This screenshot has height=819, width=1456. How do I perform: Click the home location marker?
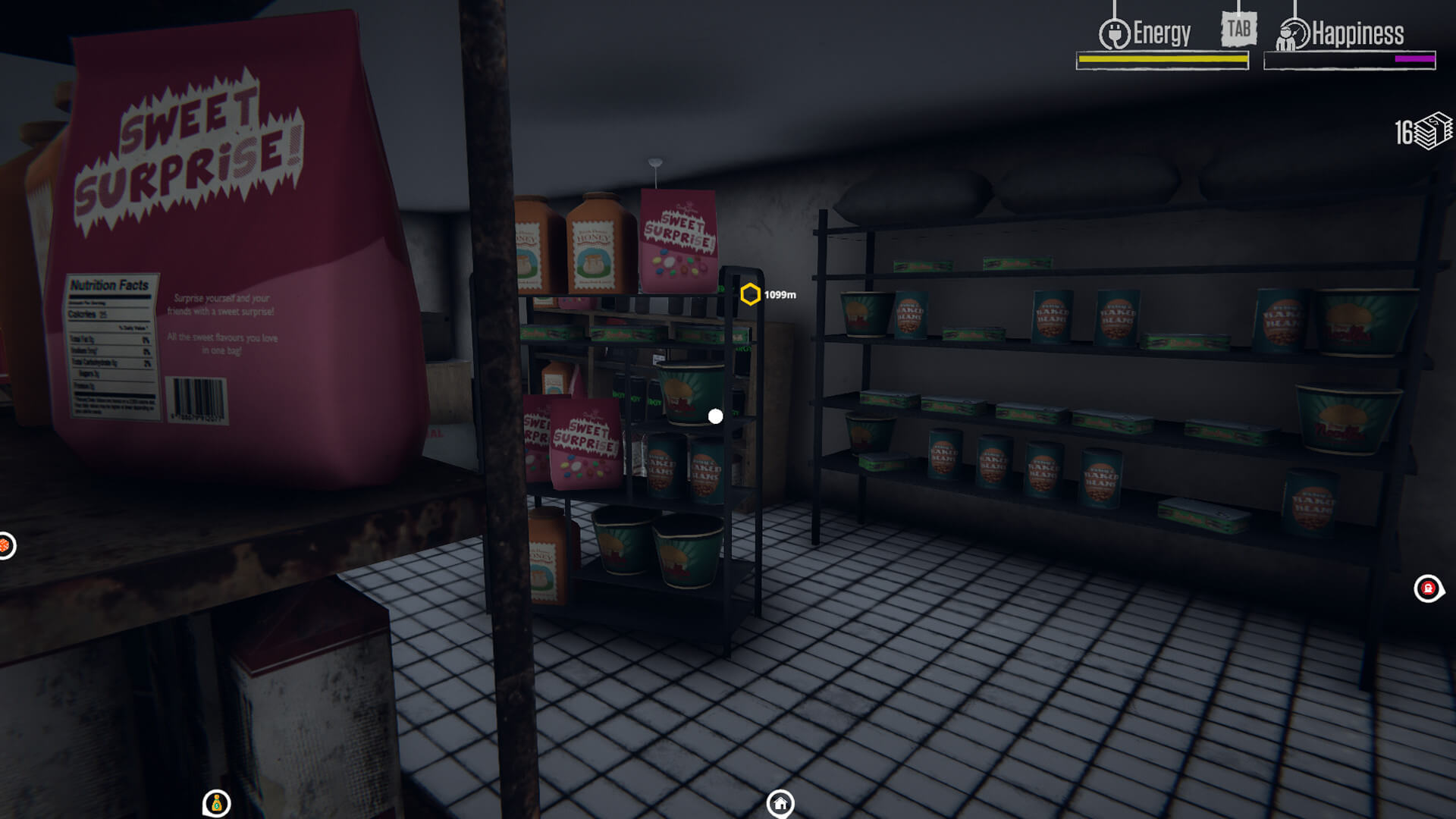[x=780, y=803]
